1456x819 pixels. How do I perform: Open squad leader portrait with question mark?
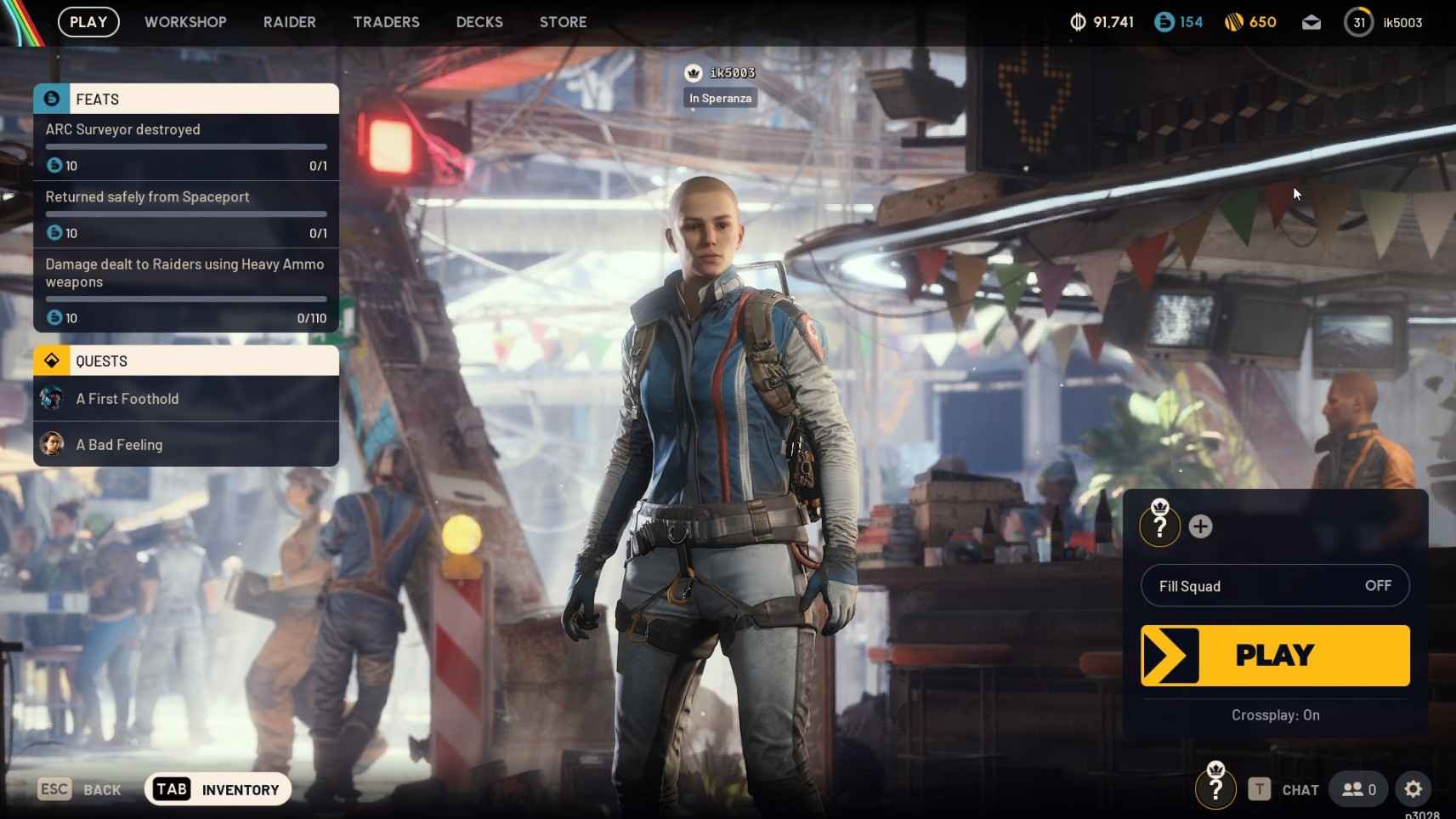[x=1160, y=523]
